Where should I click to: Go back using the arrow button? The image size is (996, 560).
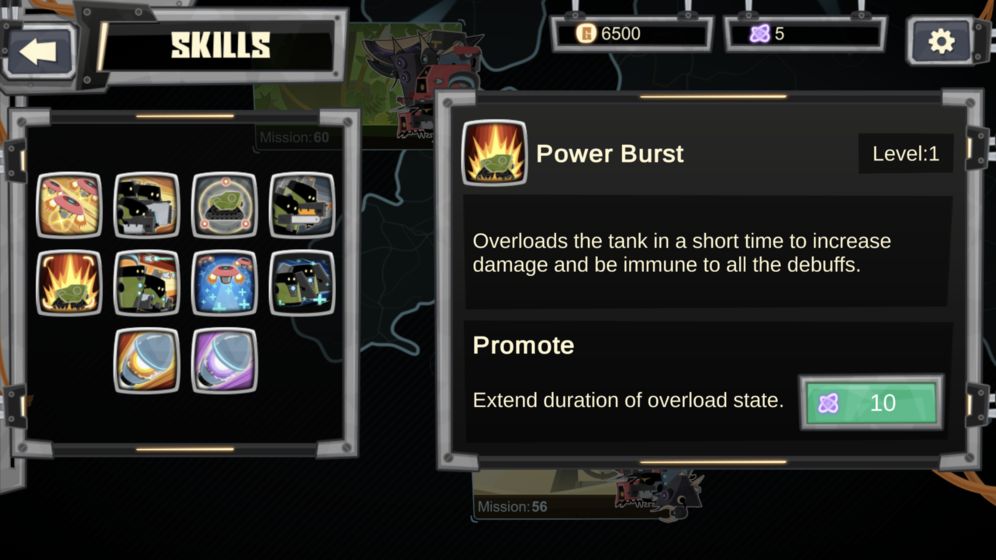pyautogui.click(x=40, y=50)
